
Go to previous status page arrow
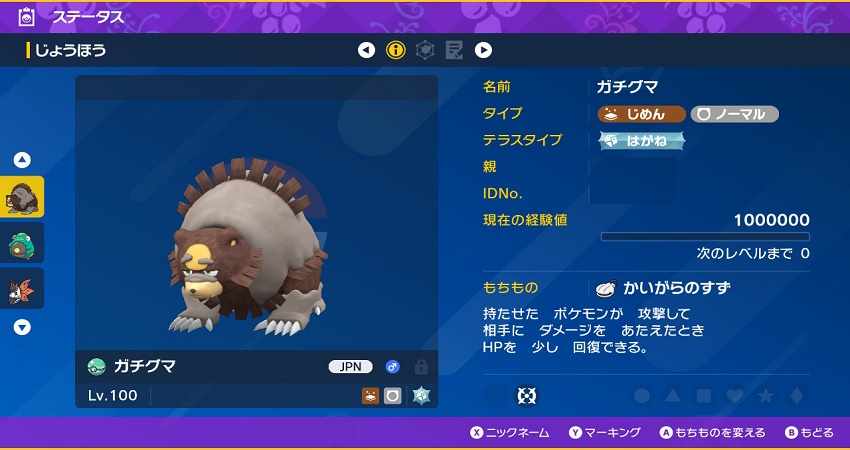click(366, 50)
